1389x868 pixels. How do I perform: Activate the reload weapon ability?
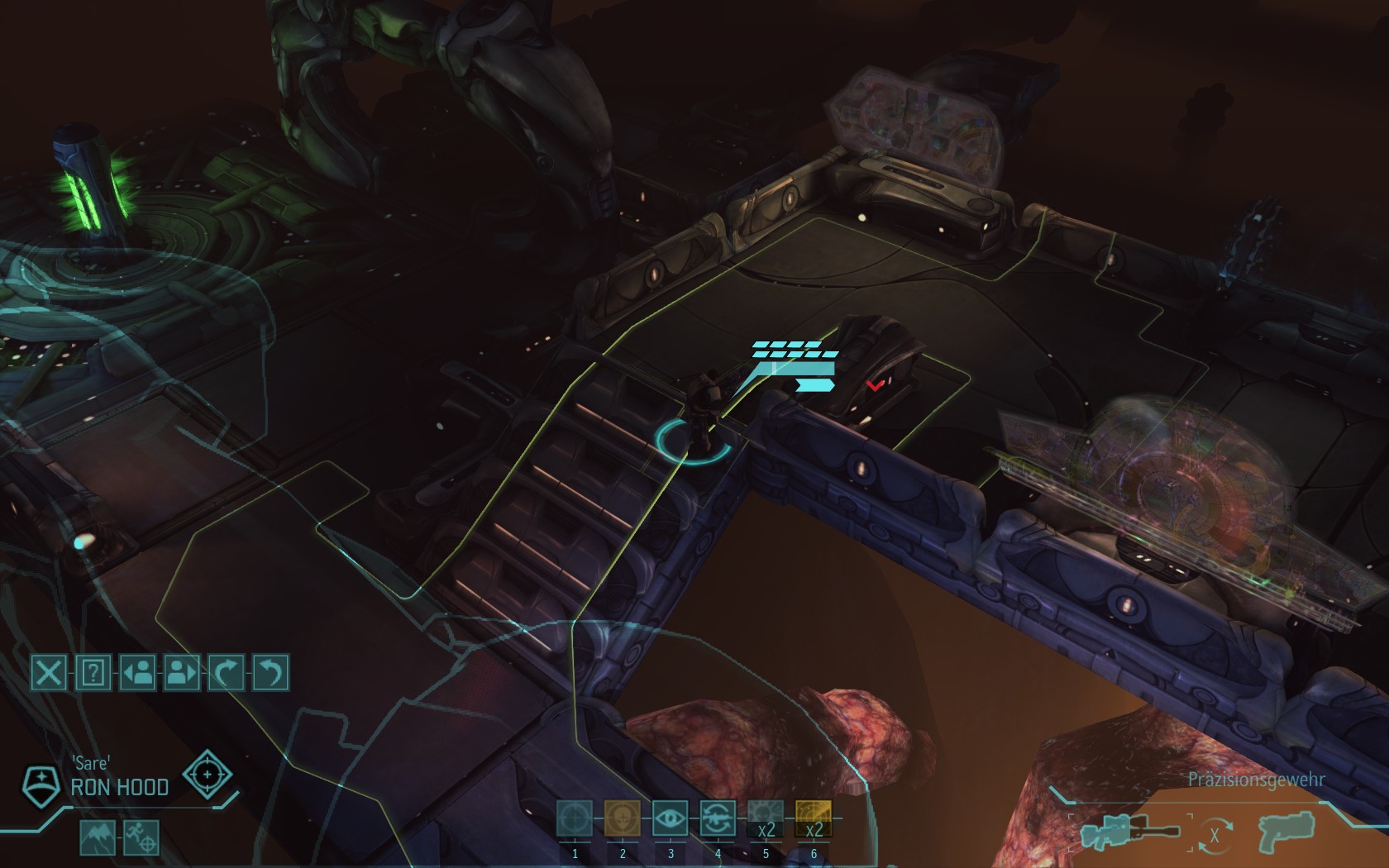coord(718,818)
